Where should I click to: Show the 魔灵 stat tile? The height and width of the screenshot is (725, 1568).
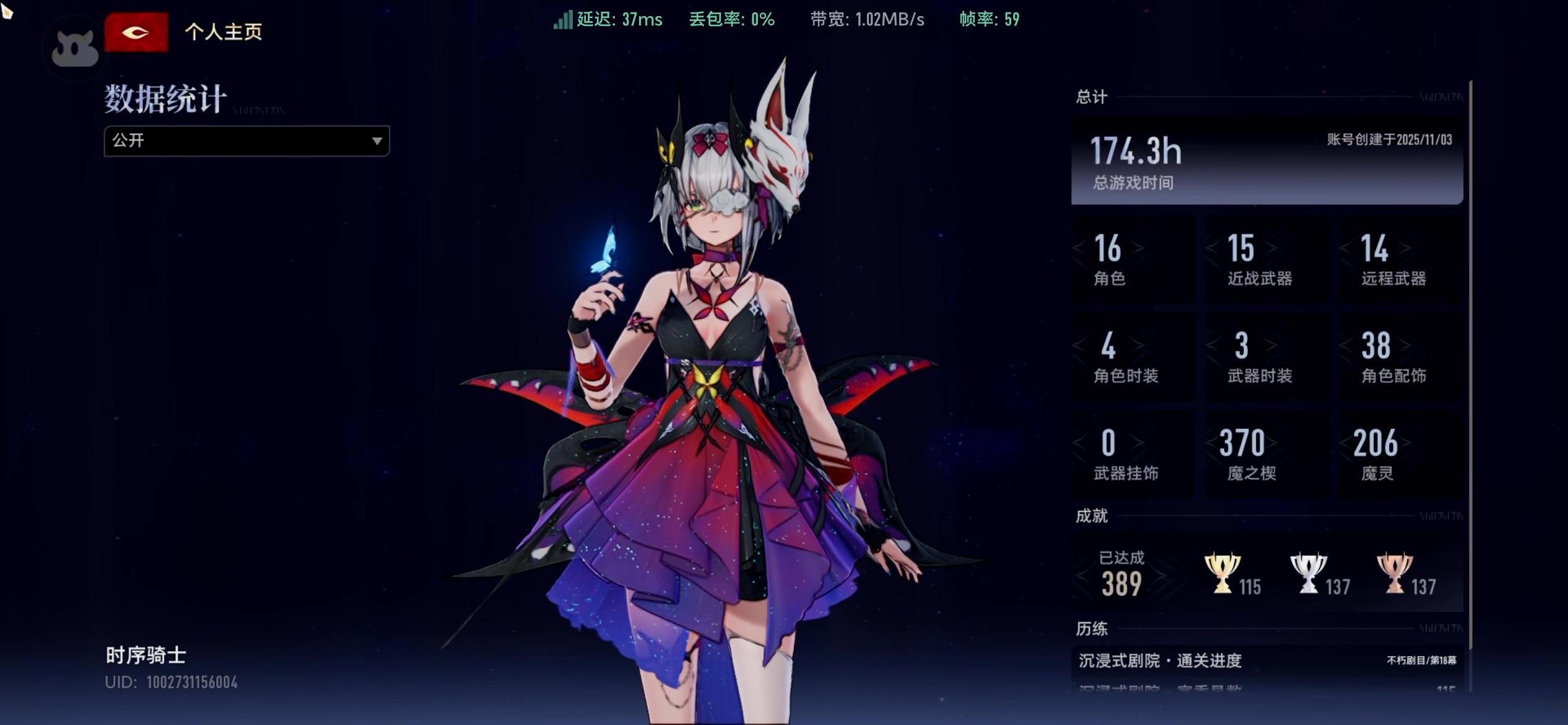point(1400,454)
